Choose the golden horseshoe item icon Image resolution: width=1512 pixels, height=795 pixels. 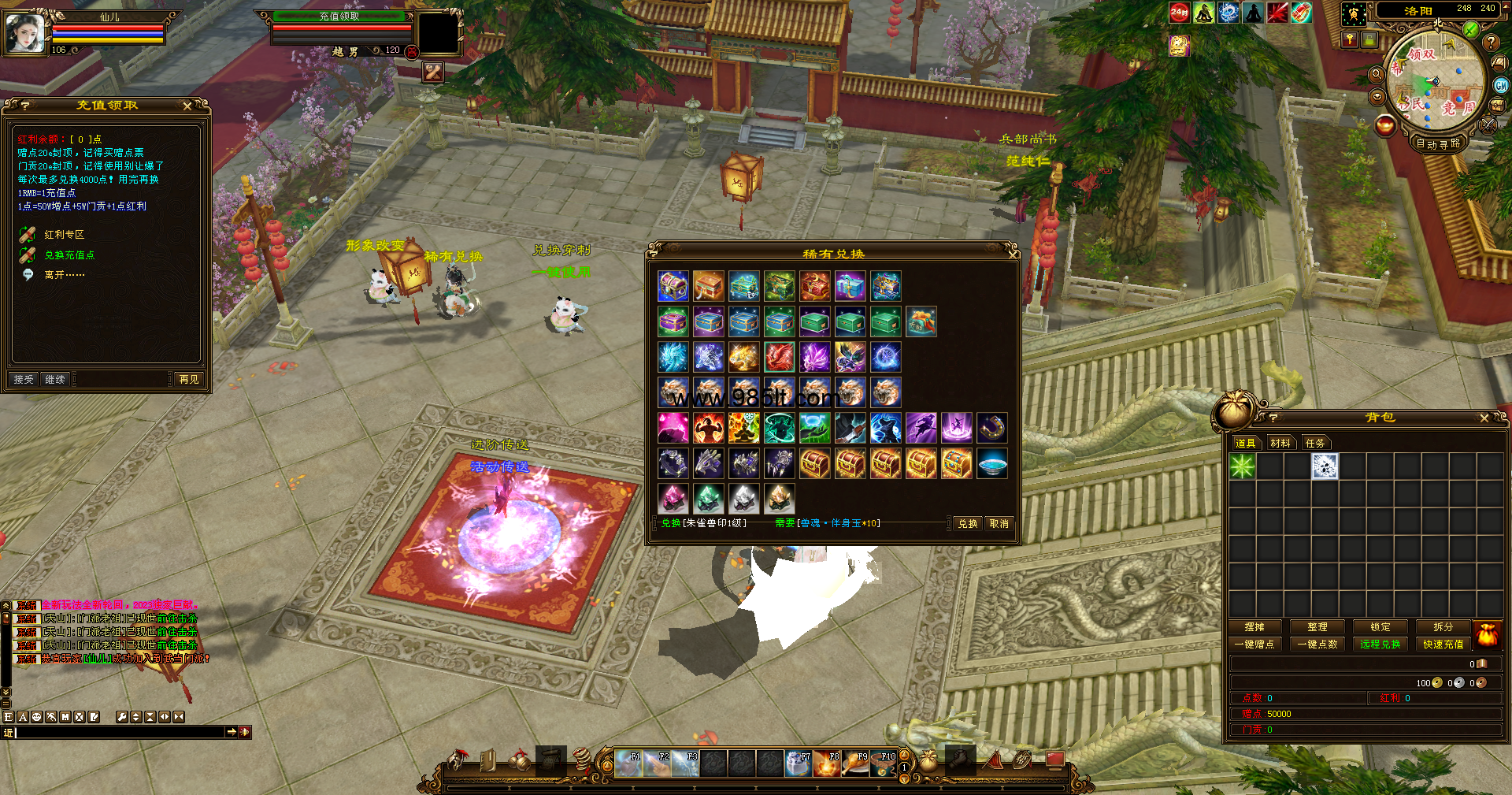(991, 428)
